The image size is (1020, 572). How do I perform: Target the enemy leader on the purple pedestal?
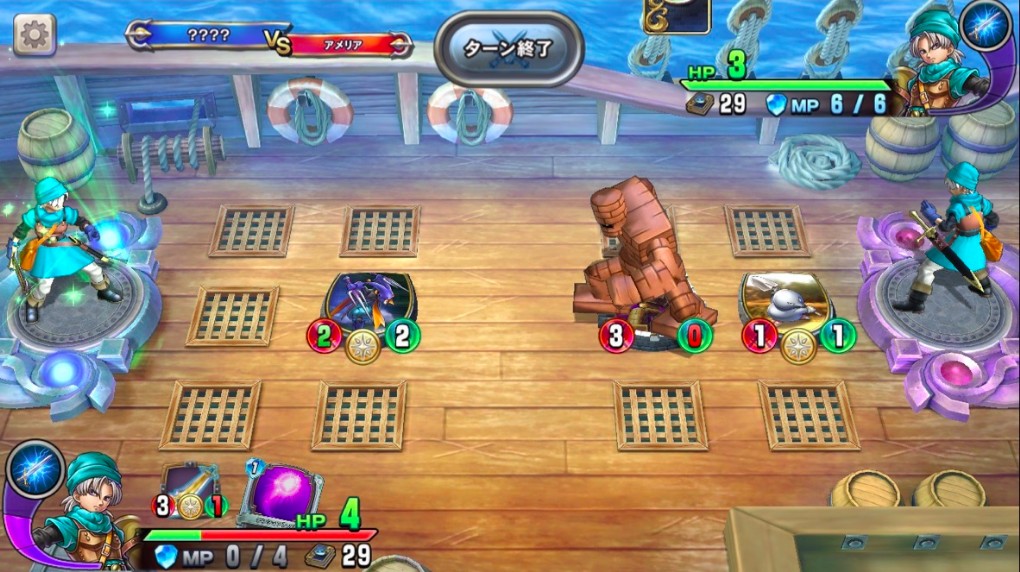pos(953,240)
